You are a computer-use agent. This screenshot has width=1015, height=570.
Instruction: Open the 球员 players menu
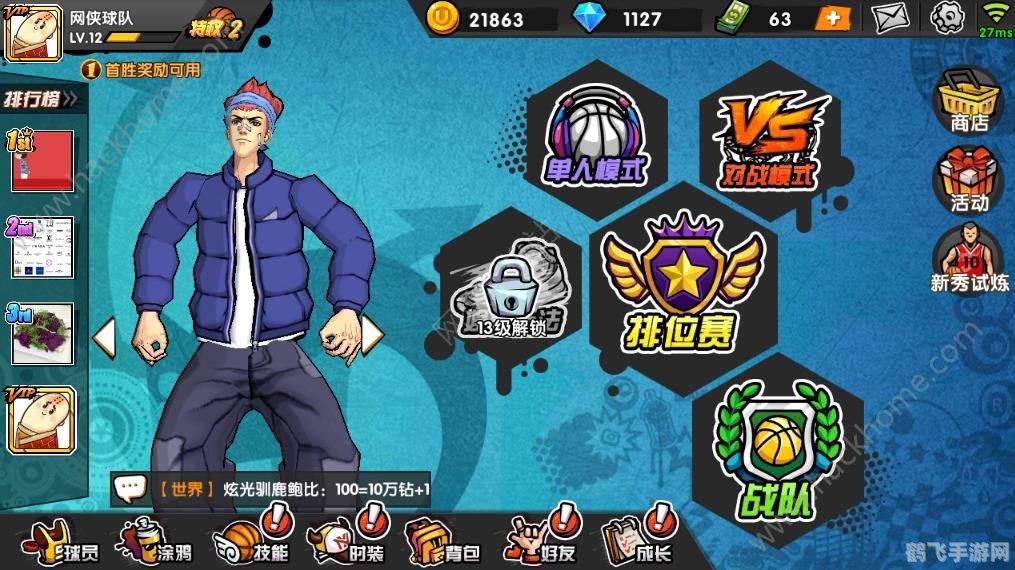pyautogui.click(x=53, y=543)
